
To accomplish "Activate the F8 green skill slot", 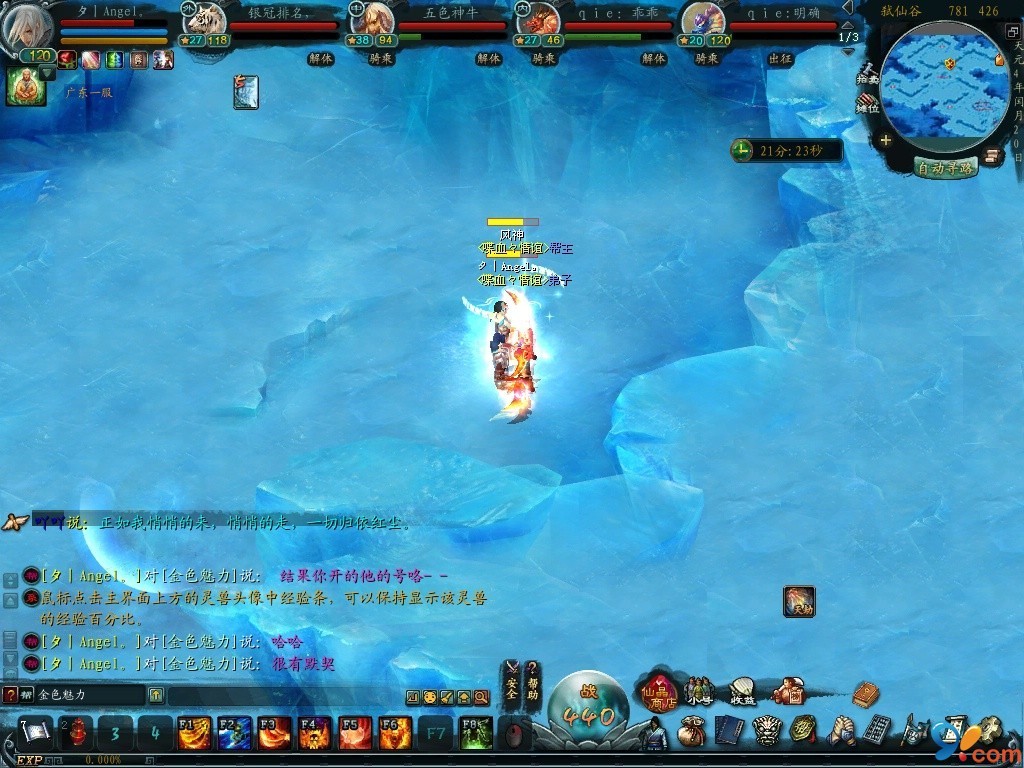I will point(475,733).
